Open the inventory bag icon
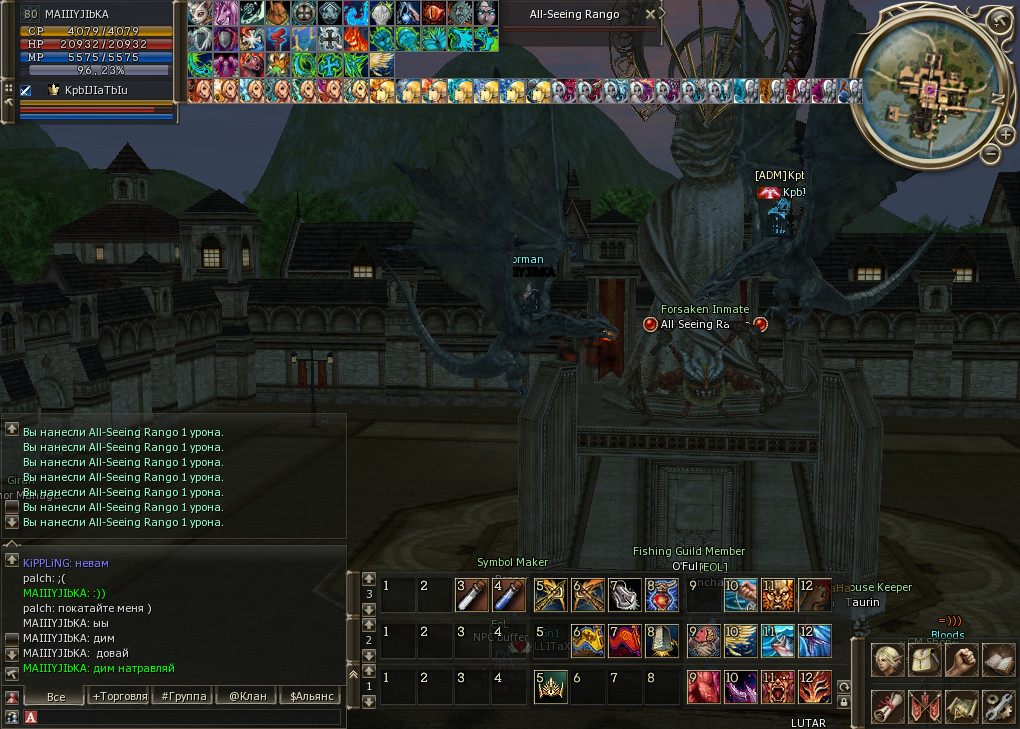The image size is (1020, 729). click(925, 660)
